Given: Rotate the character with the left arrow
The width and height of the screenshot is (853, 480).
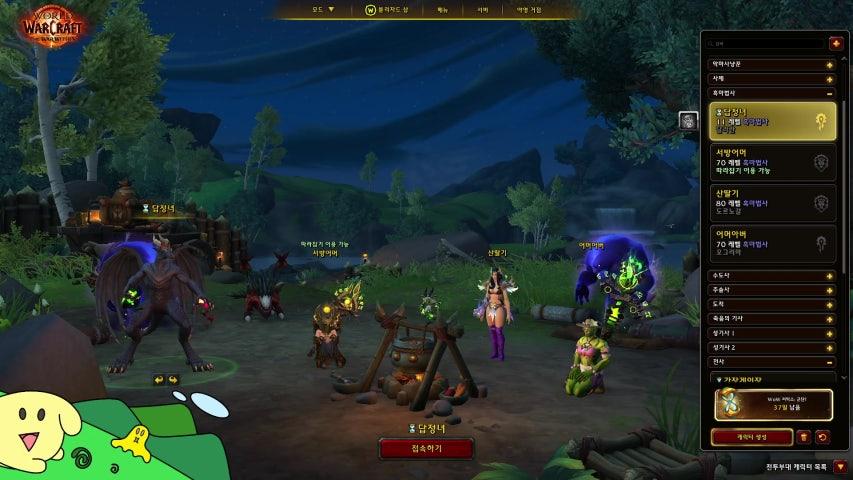Looking at the screenshot, I should pos(158,380).
